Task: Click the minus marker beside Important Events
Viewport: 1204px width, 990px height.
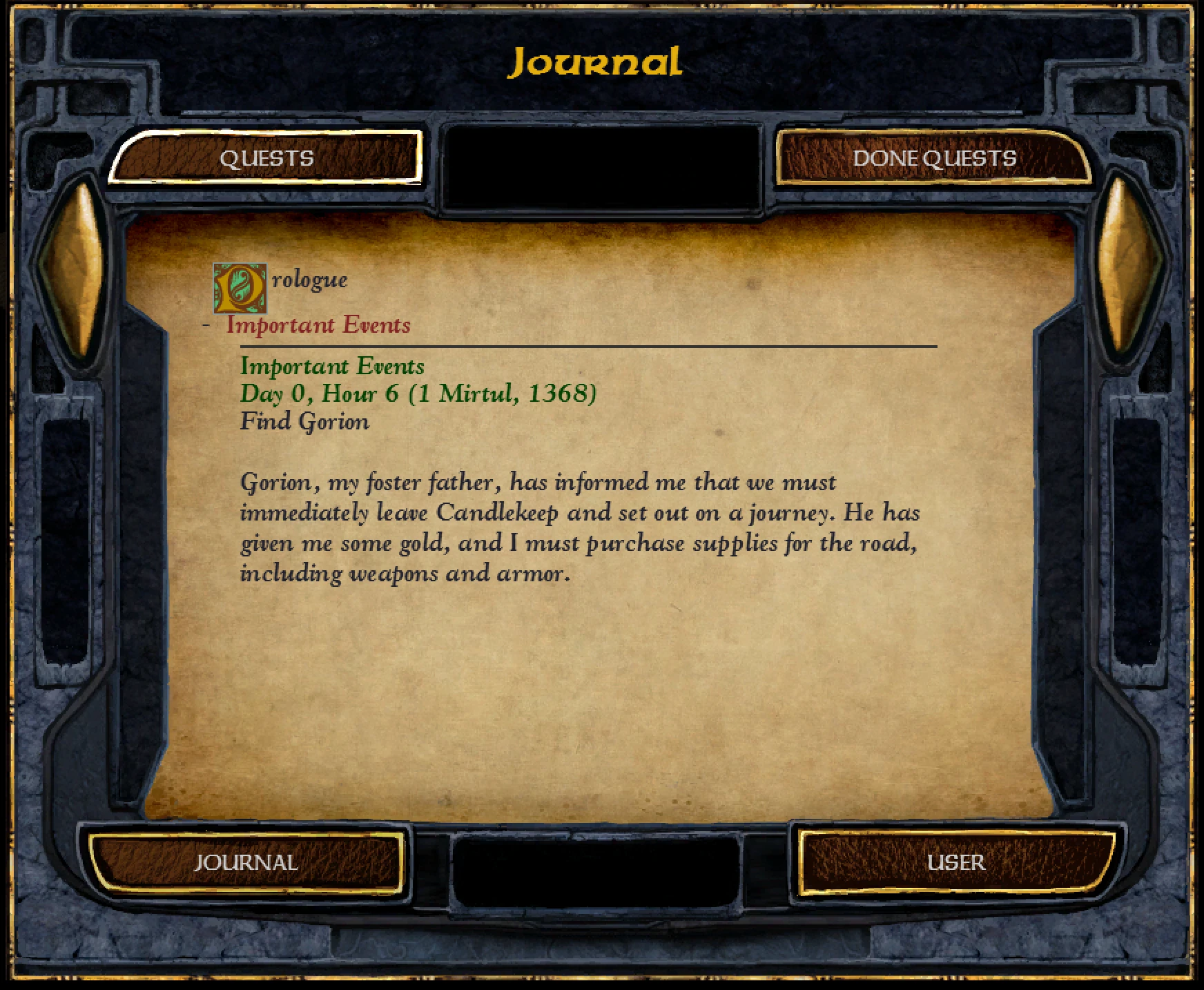Action: tap(206, 324)
